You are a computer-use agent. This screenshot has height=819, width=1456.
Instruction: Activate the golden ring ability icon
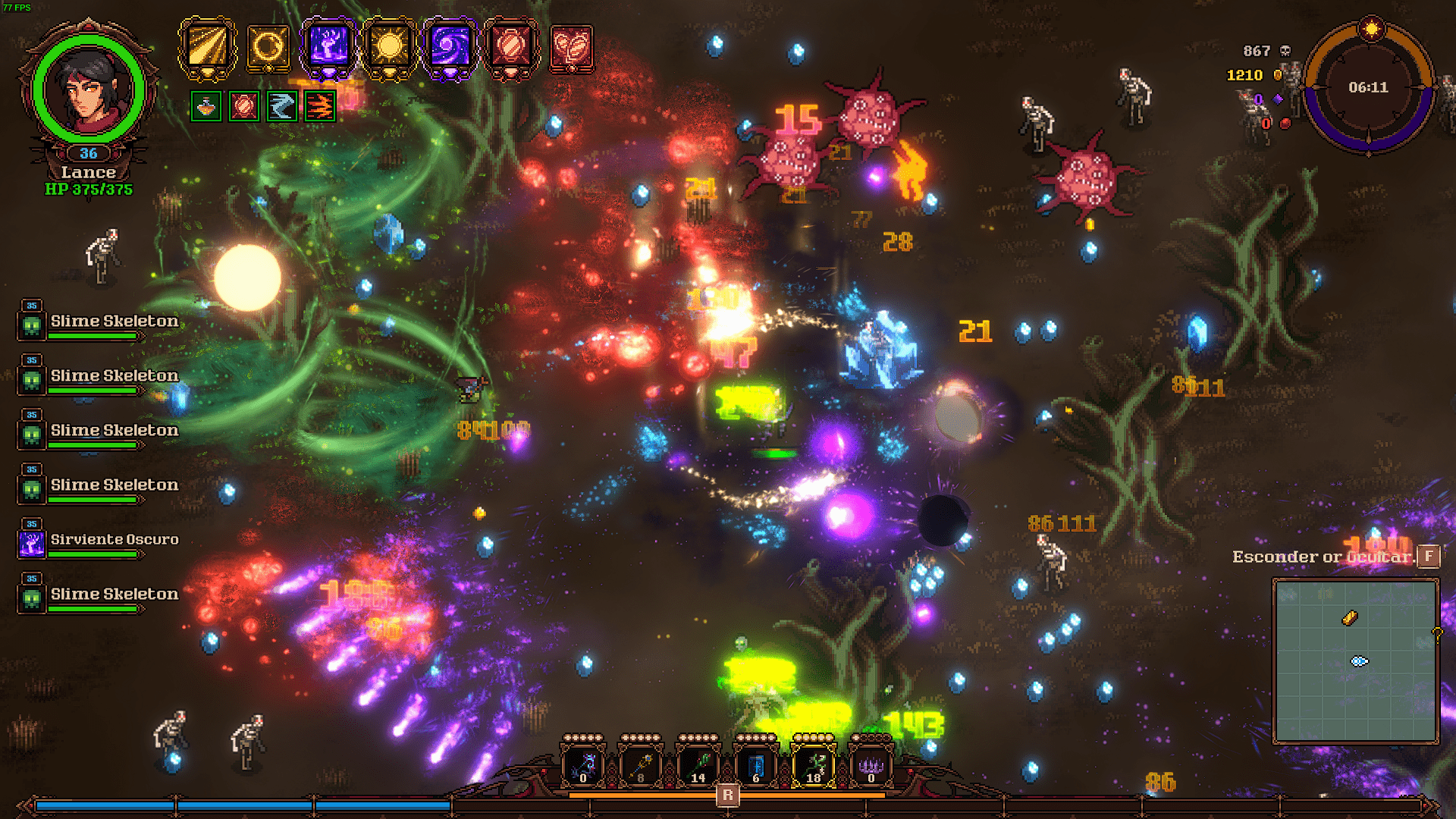click(268, 47)
